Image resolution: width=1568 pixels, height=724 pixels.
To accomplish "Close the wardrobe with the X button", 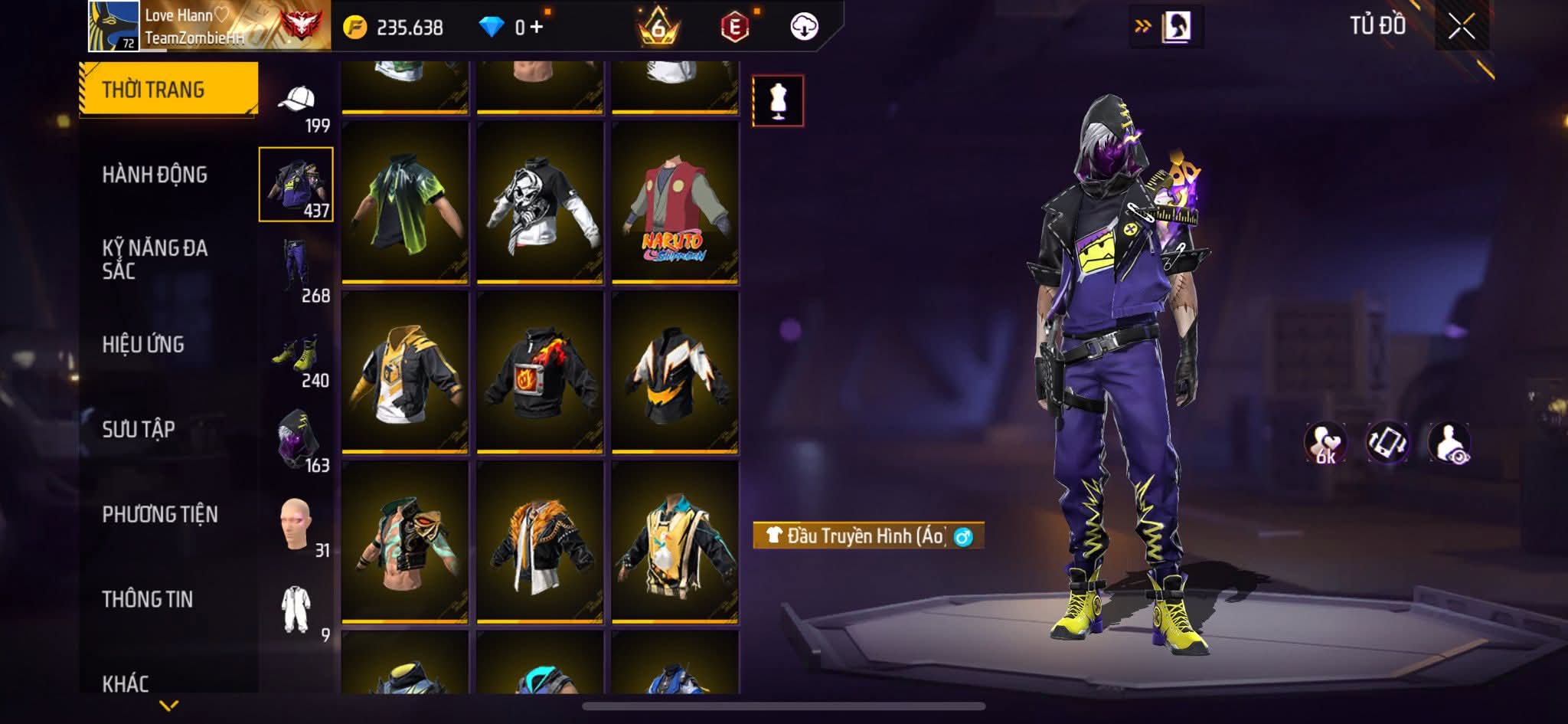I will pyautogui.click(x=1461, y=27).
